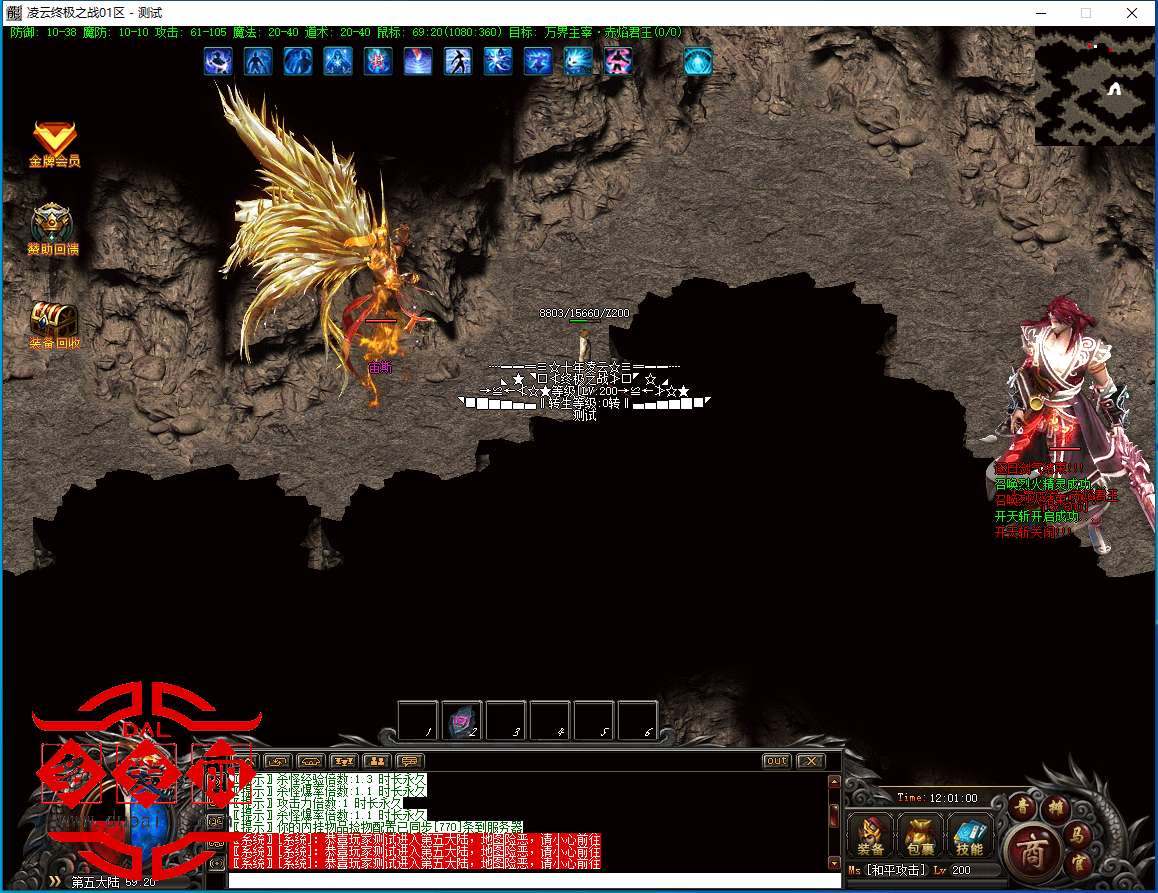Click the minimap in the corner
This screenshot has height=893, width=1158.
1095,87
